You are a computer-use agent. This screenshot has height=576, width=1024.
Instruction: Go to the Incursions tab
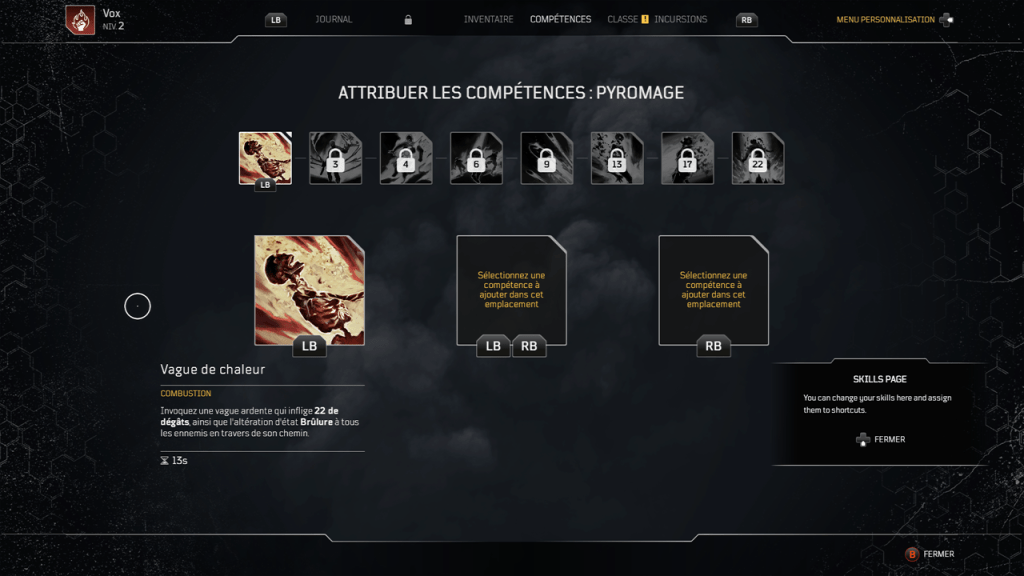[680, 19]
